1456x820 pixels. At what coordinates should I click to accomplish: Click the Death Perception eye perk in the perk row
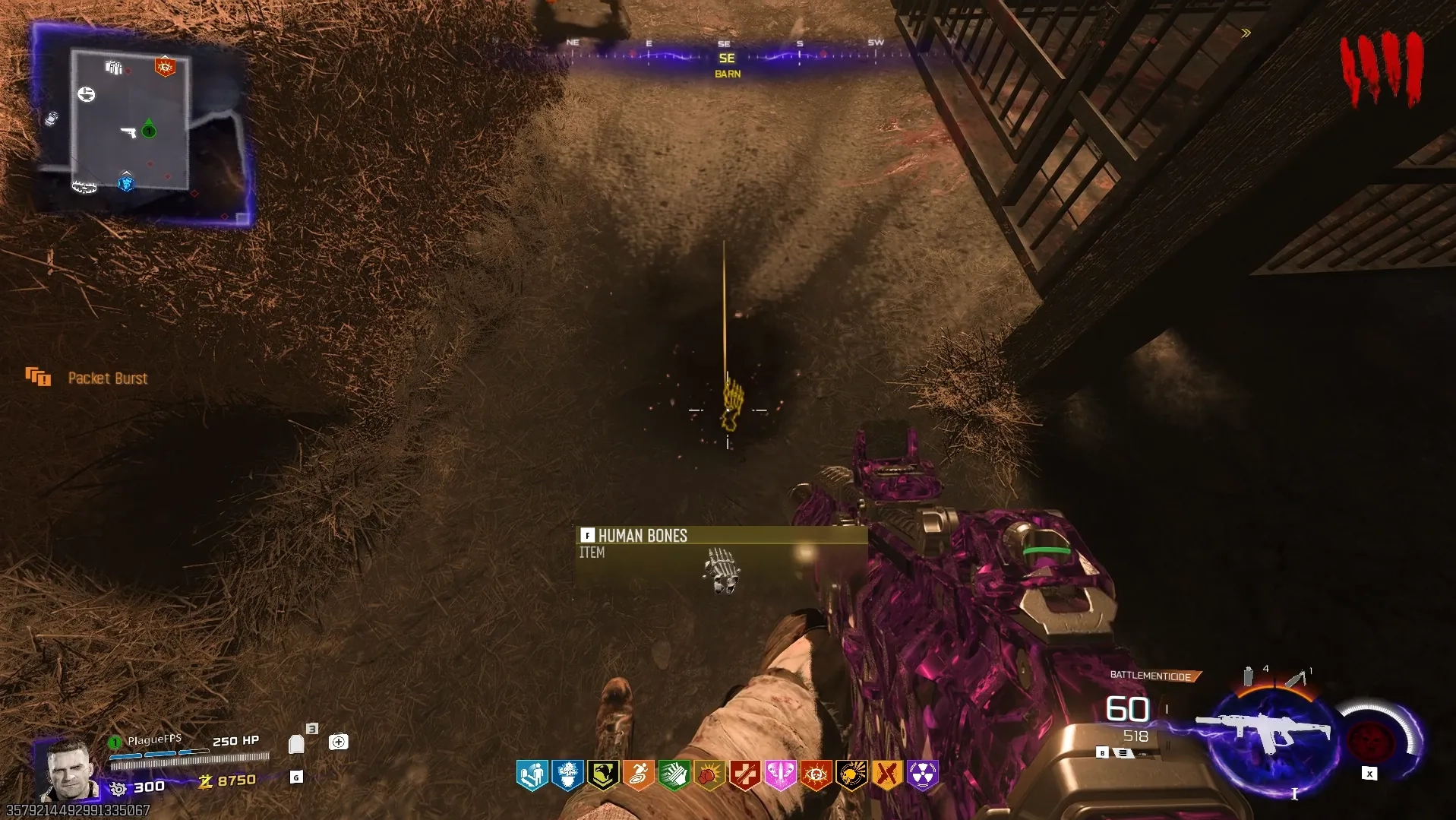816,775
